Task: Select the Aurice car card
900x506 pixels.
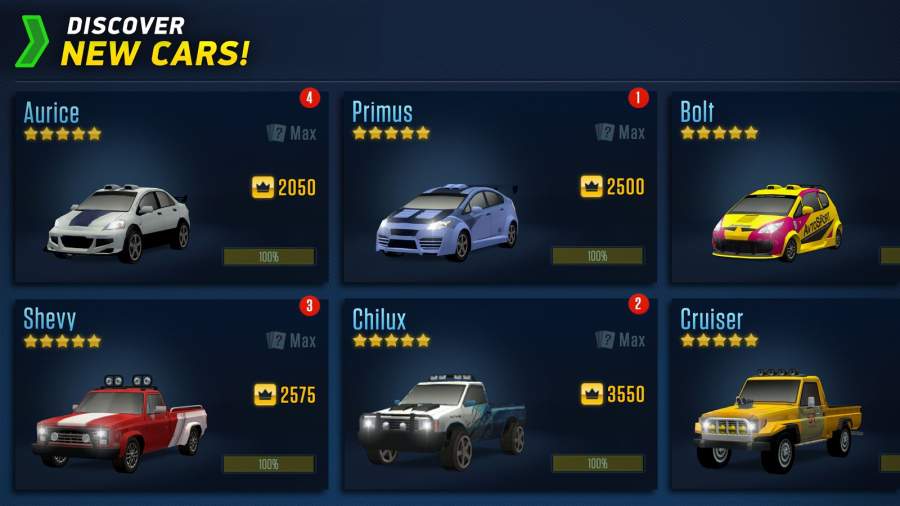Action: pos(170,188)
